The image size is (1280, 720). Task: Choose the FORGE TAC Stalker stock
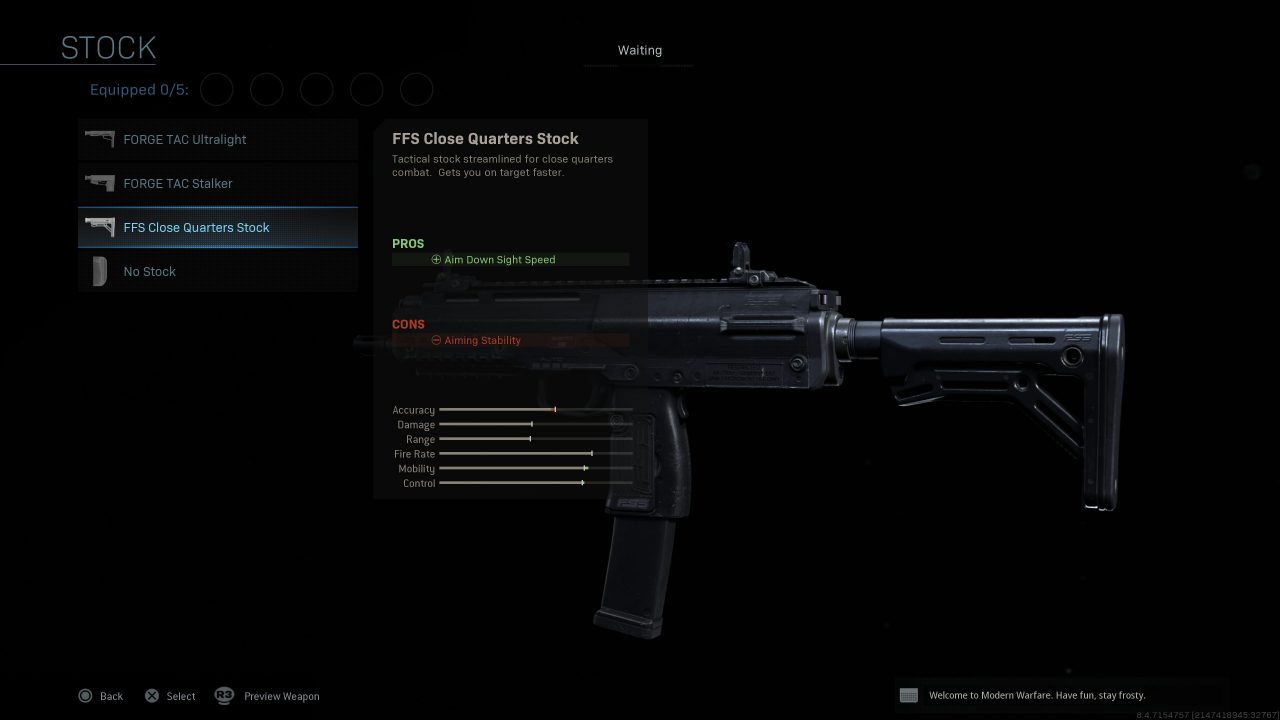click(217, 184)
